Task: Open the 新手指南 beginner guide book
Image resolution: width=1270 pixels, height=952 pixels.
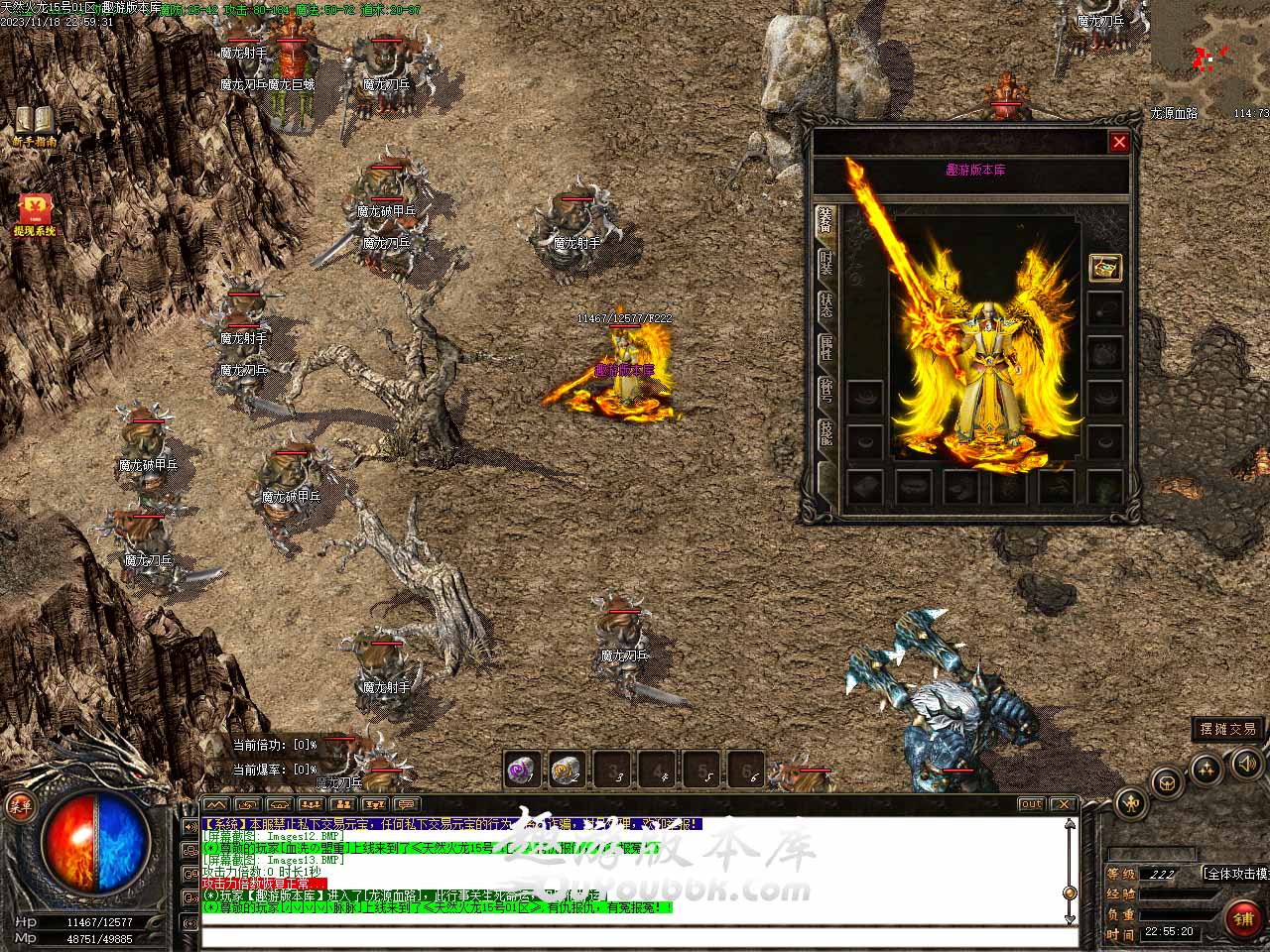Action: [x=34, y=122]
